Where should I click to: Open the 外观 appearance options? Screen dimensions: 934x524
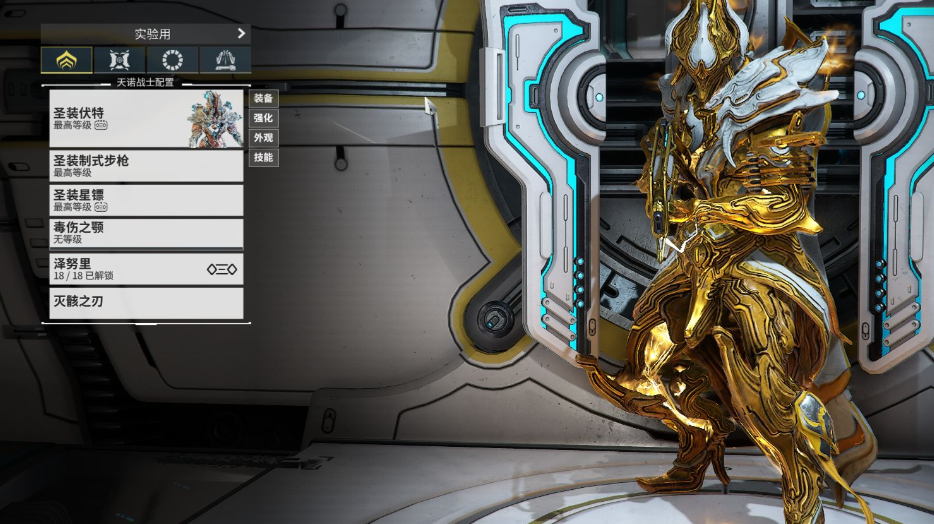(263, 138)
